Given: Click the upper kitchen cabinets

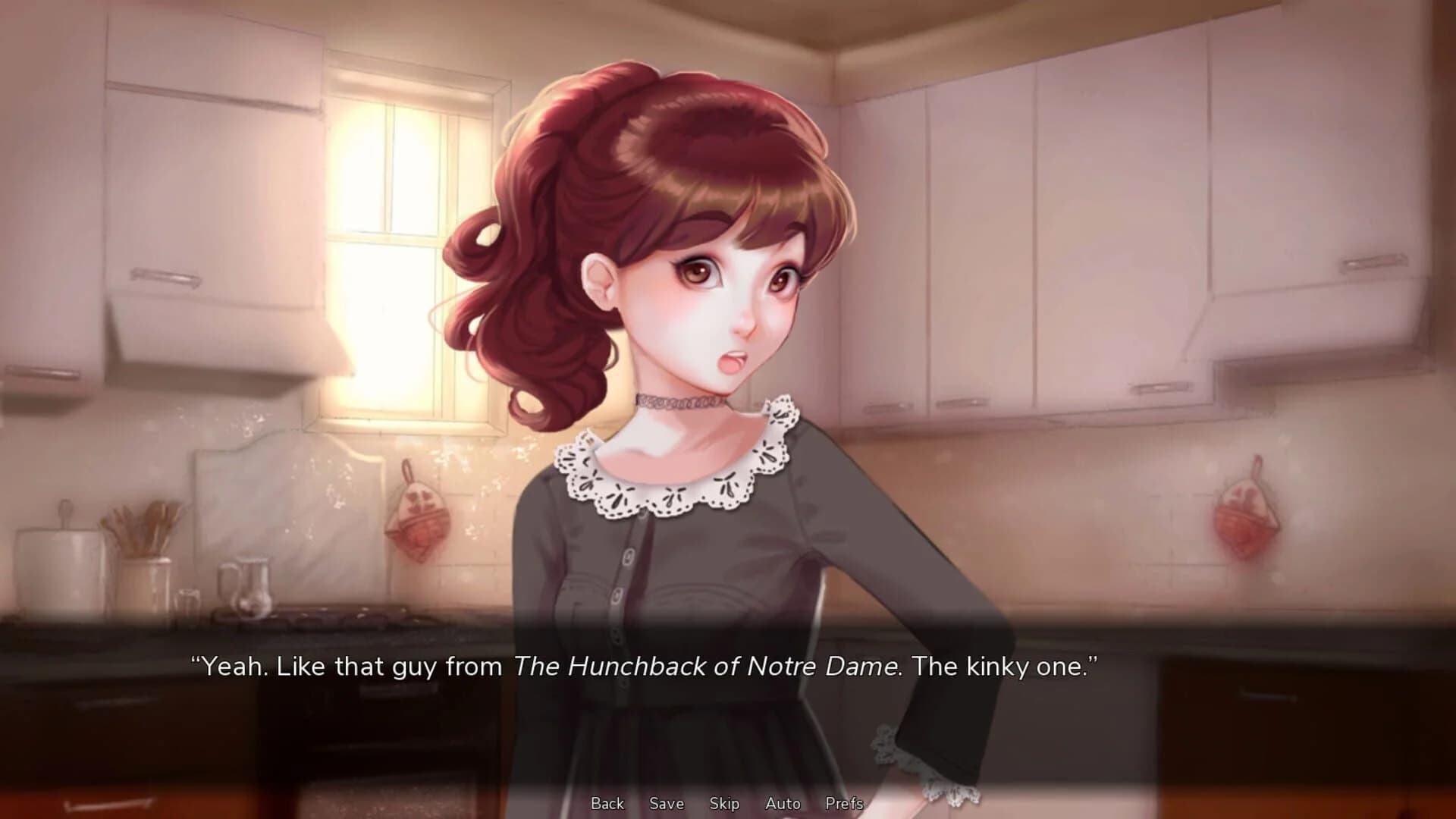Looking at the screenshot, I should 1062,212.
